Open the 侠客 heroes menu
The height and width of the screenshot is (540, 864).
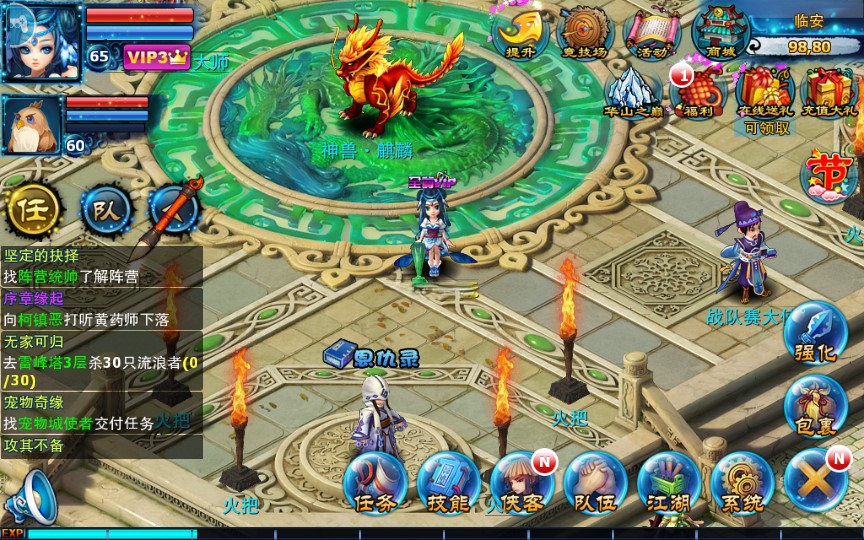click(x=520, y=483)
